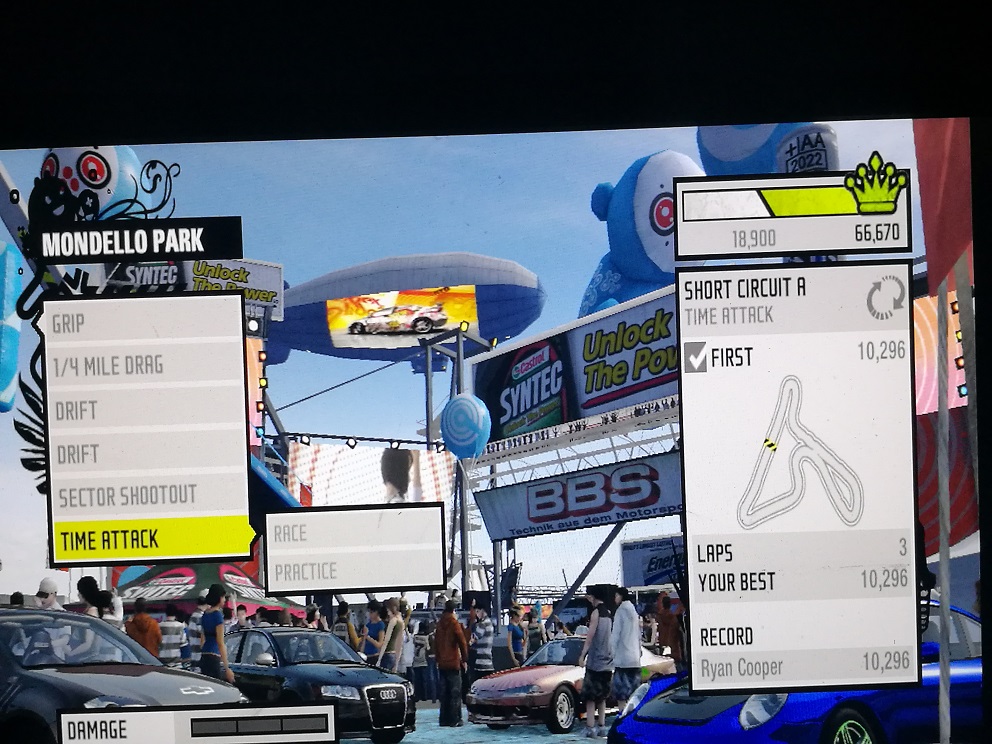
Task: Toggle the First place checkbox
Action: click(x=695, y=357)
